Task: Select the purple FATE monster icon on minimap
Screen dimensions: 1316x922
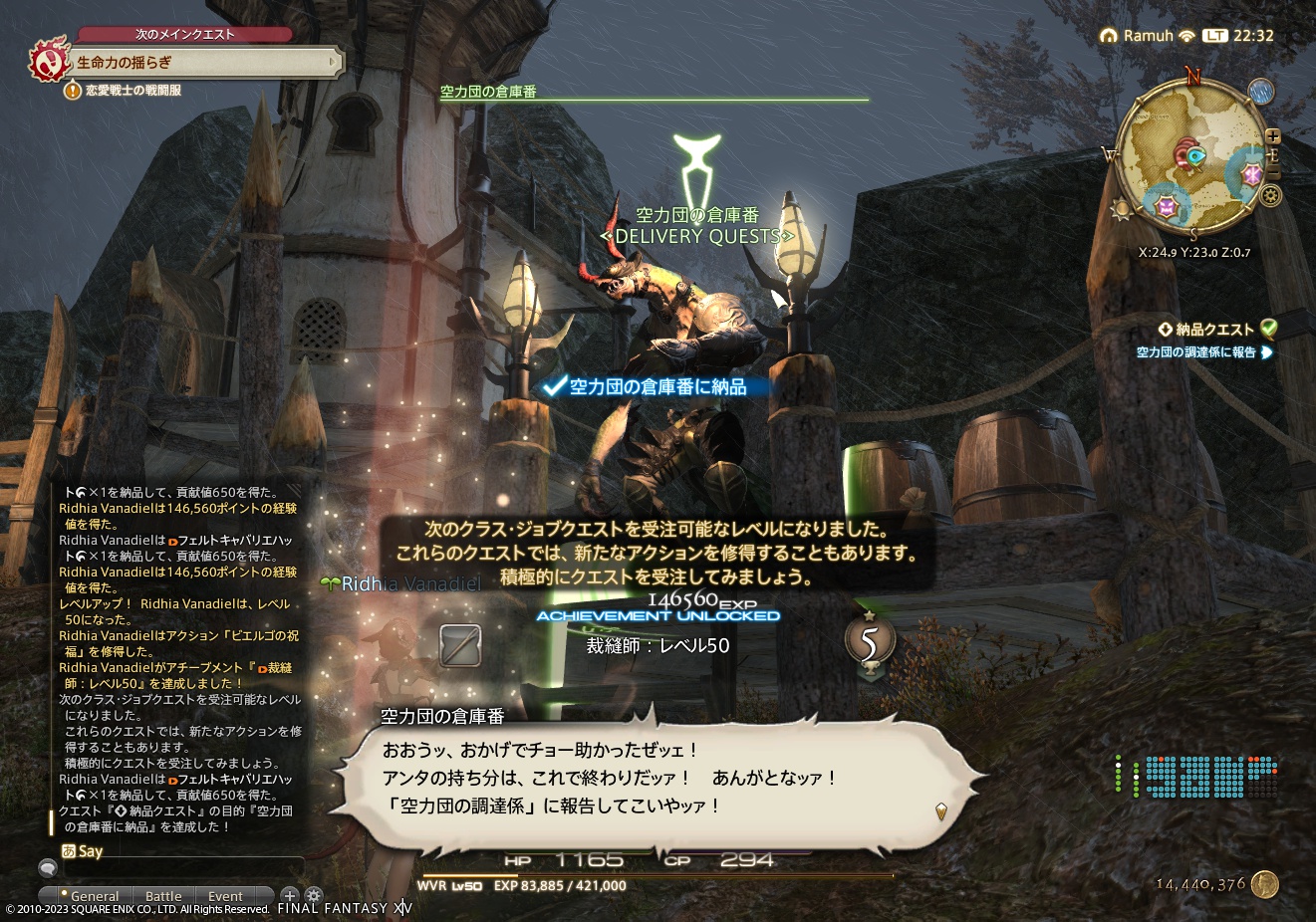Action: pyautogui.click(x=1168, y=209)
